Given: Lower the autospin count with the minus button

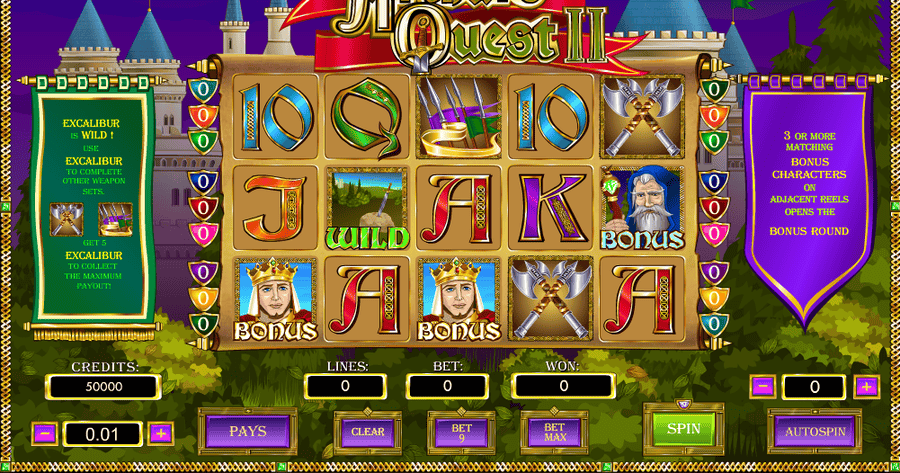Looking at the screenshot, I should pyautogui.click(x=763, y=386).
